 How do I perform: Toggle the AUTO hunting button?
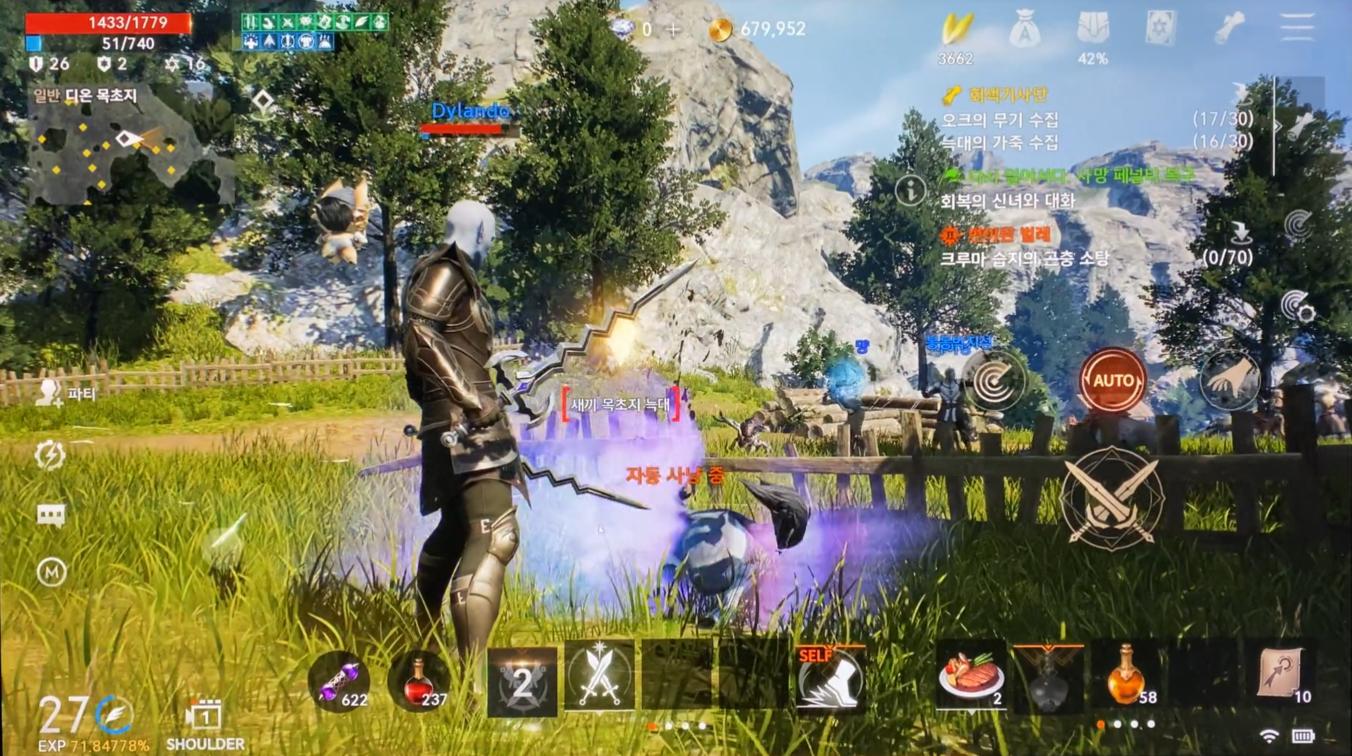(x=1112, y=381)
